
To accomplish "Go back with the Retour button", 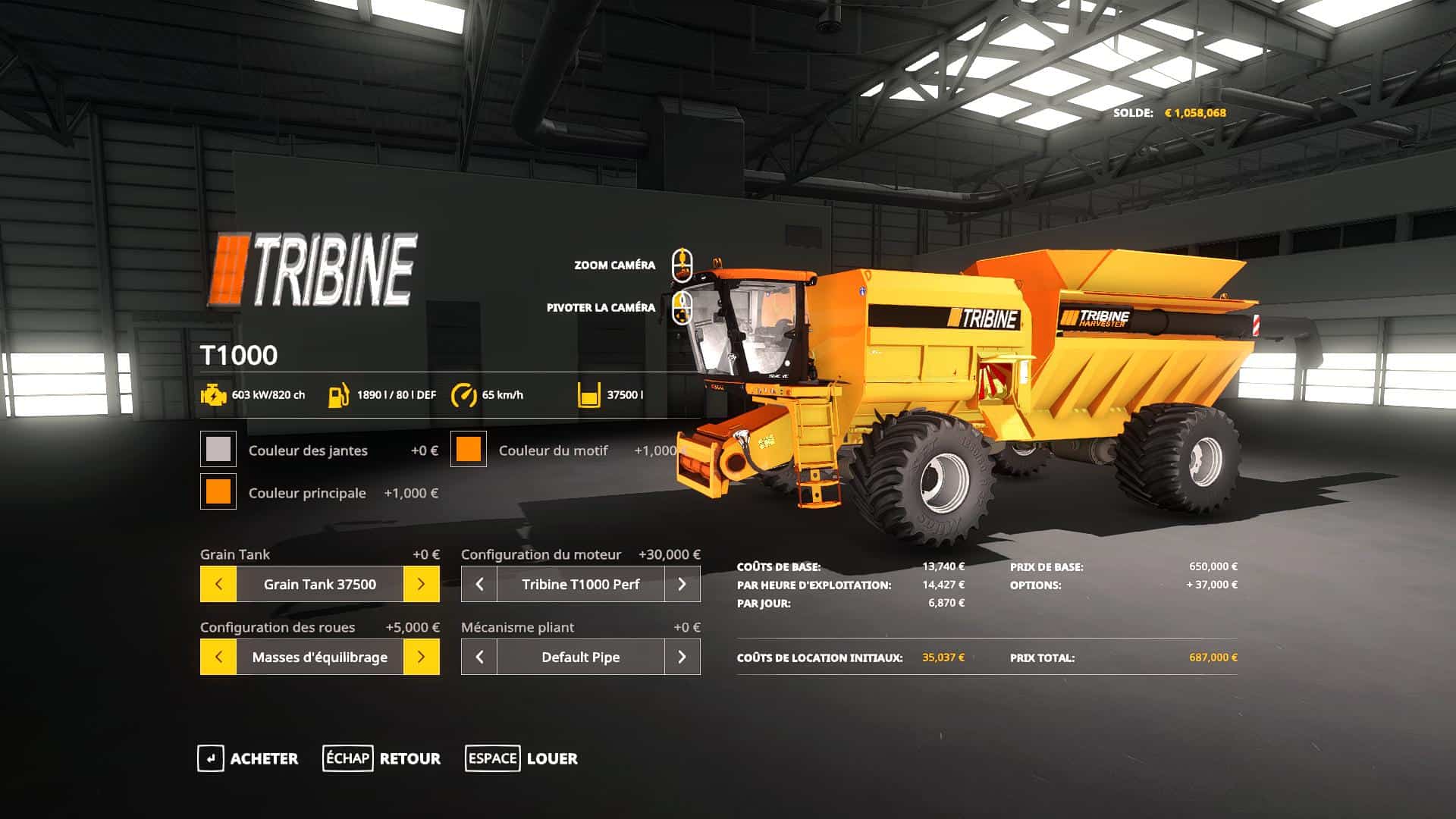I will pos(381,758).
